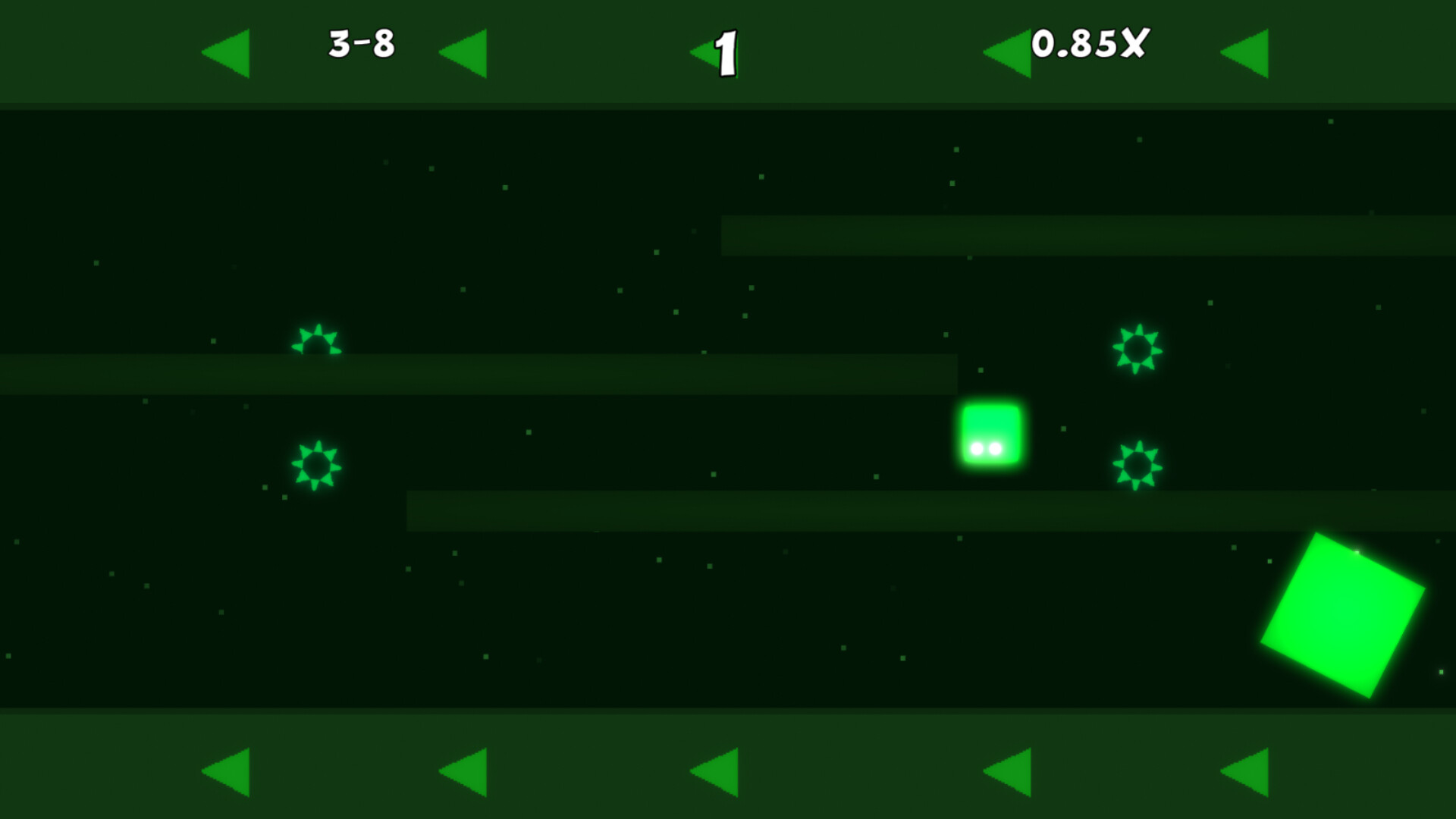Click the glowing player cube with eyes
The width and height of the screenshot is (1456, 819).
992,435
